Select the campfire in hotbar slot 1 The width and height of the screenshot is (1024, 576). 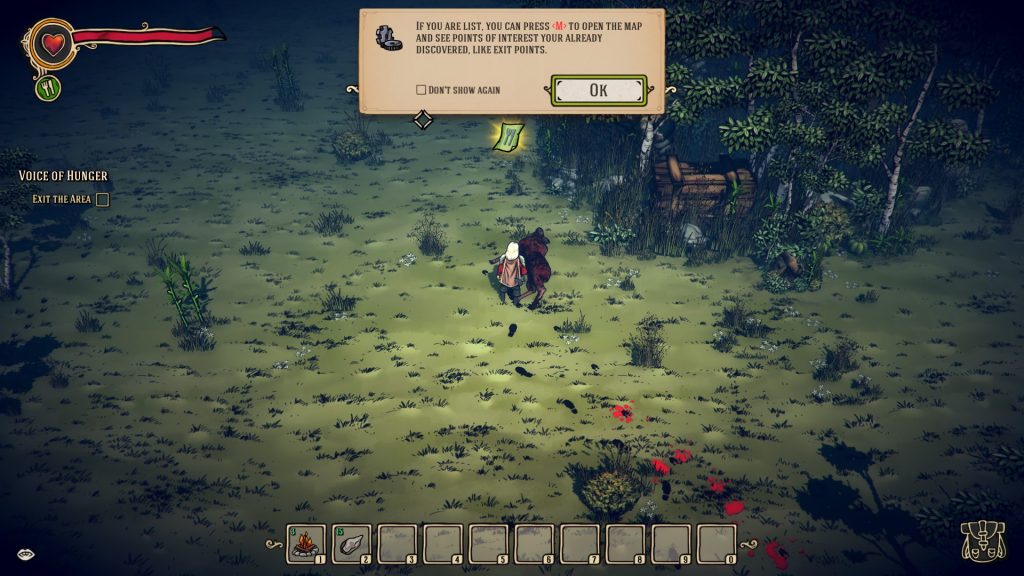306,543
